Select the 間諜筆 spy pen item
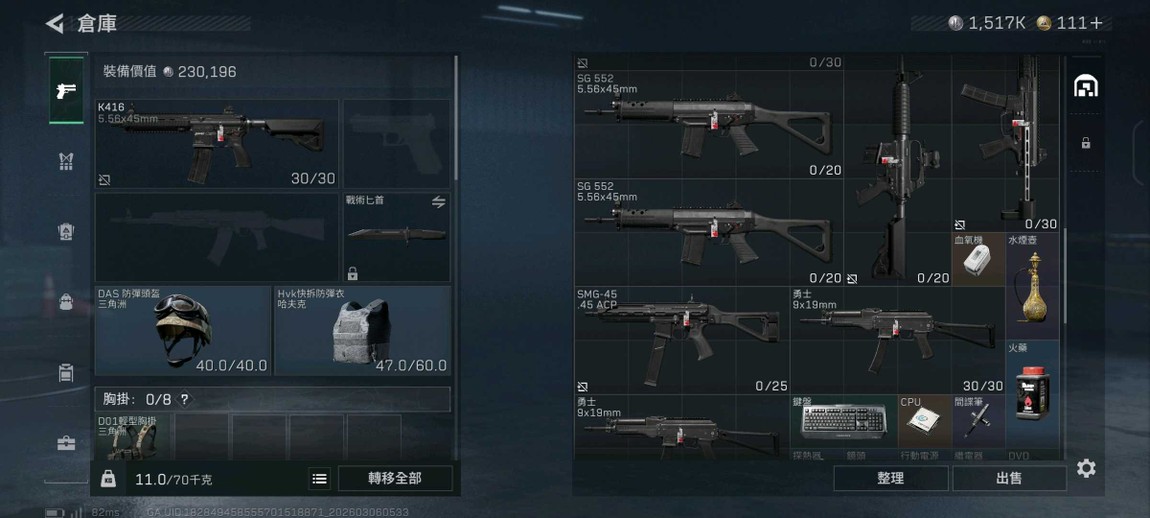 tap(977, 421)
